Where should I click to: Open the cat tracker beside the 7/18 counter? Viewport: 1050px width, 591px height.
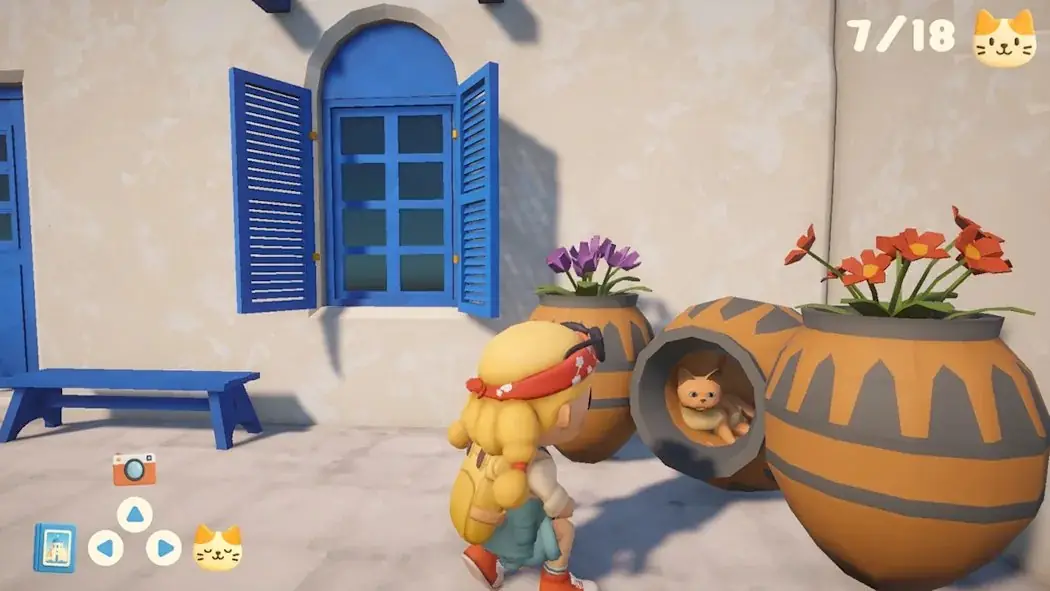tap(1004, 38)
